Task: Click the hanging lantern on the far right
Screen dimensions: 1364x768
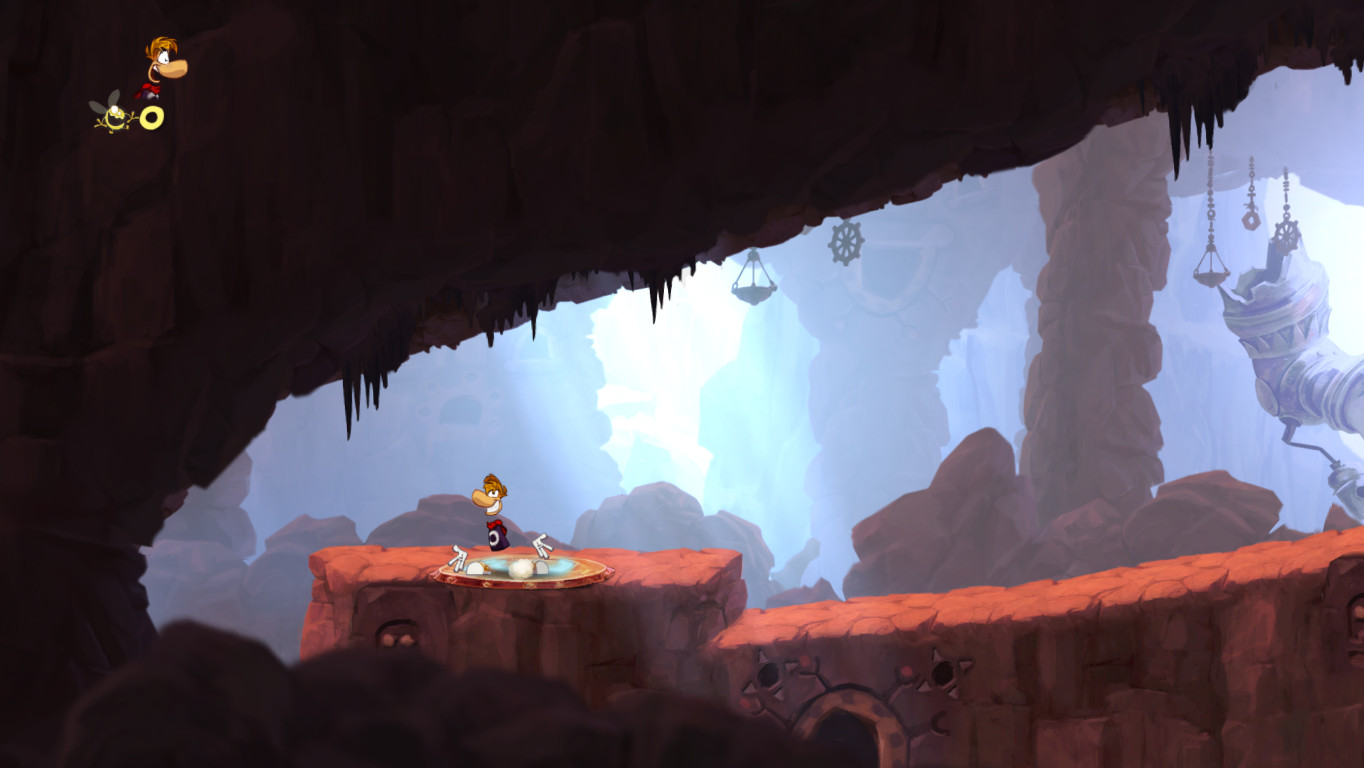Action: pyautogui.click(x=1209, y=276)
